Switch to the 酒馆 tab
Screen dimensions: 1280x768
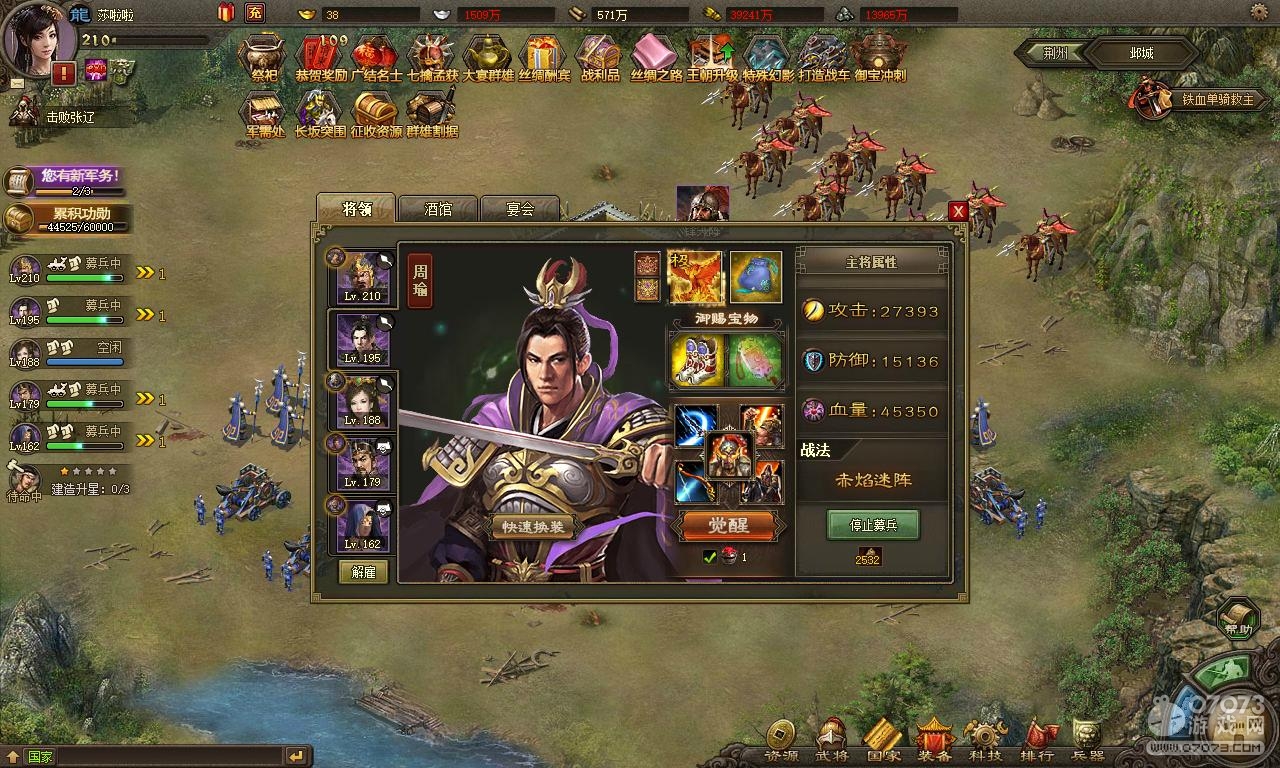438,209
